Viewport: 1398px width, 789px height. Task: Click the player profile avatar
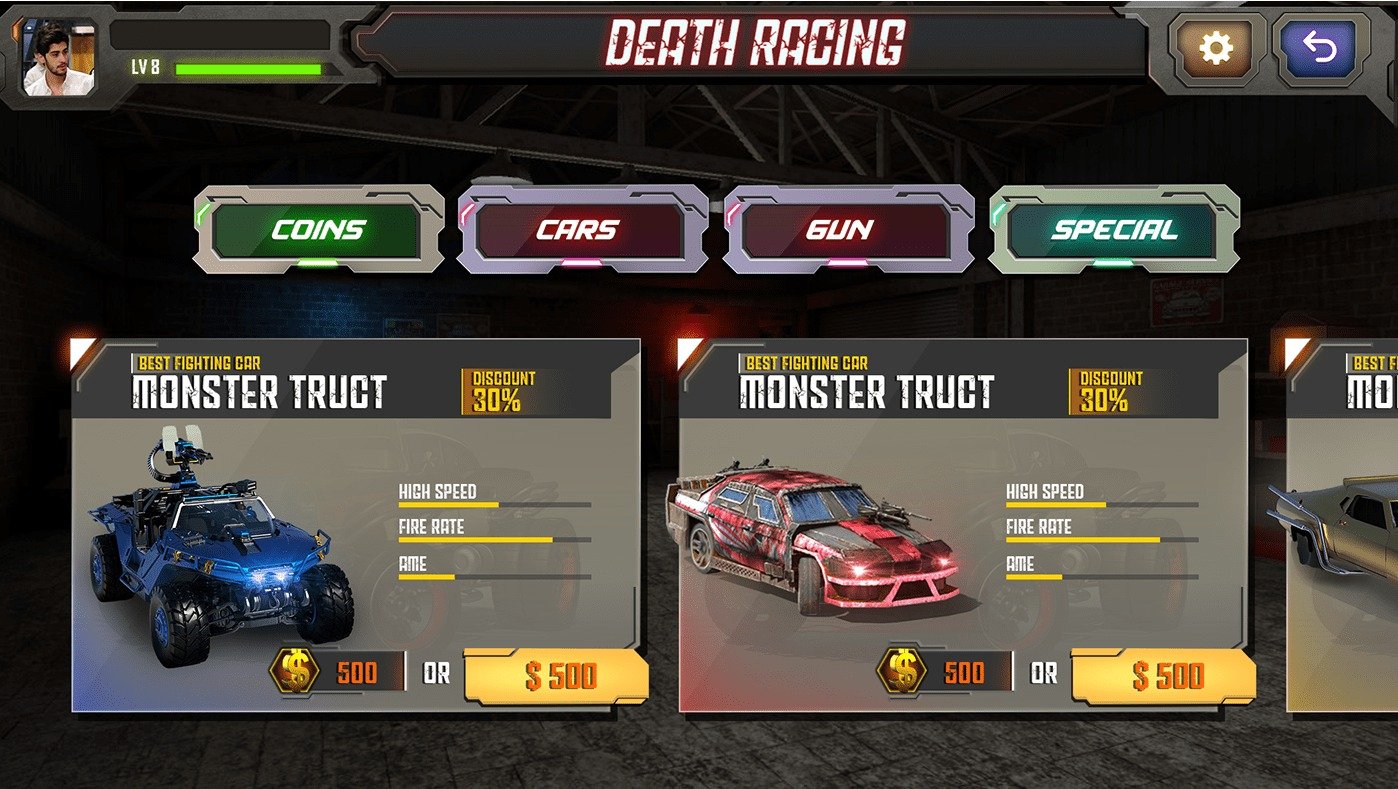[x=59, y=58]
